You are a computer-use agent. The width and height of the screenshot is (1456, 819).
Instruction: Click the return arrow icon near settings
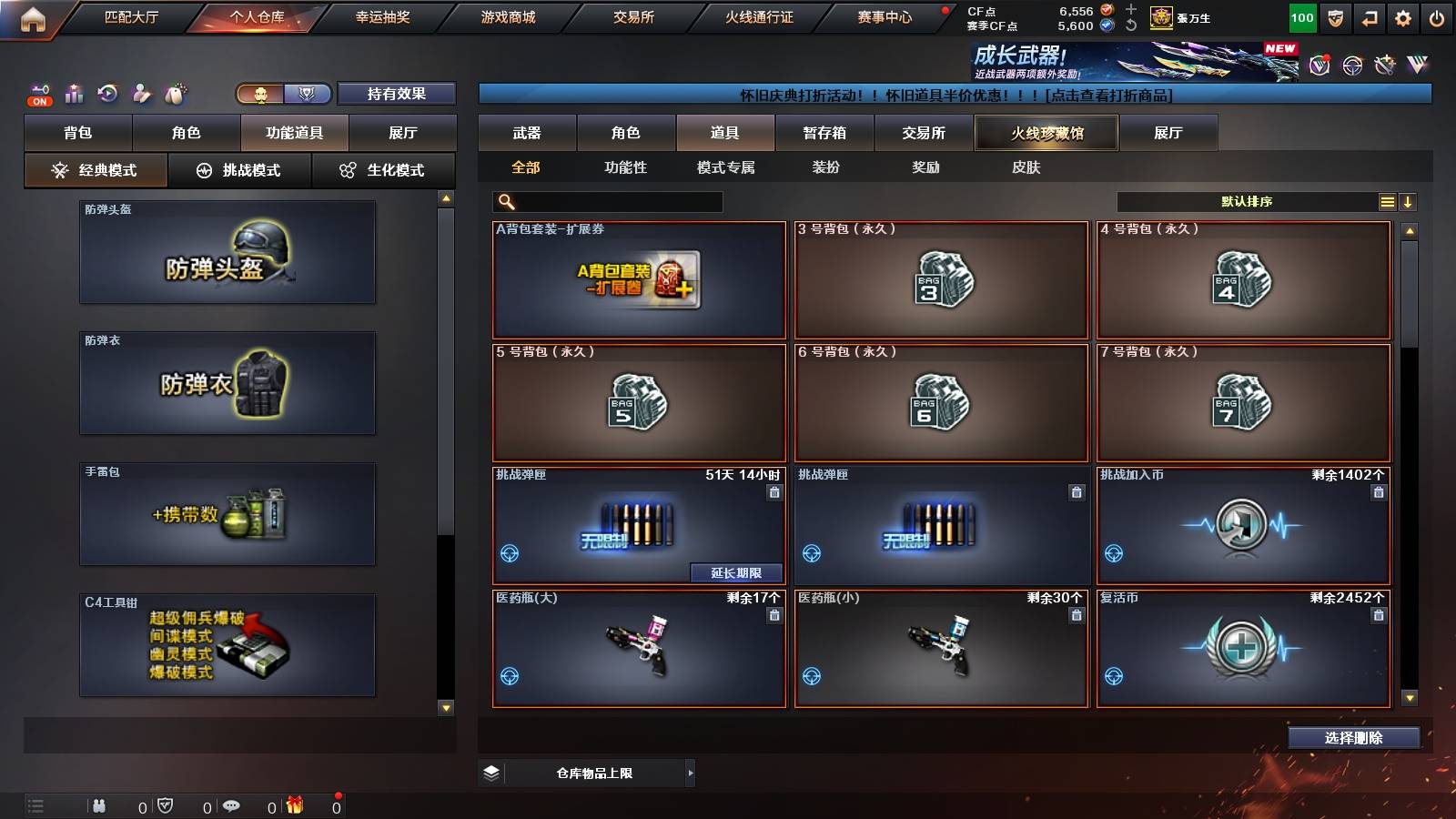click(1369, 17)
